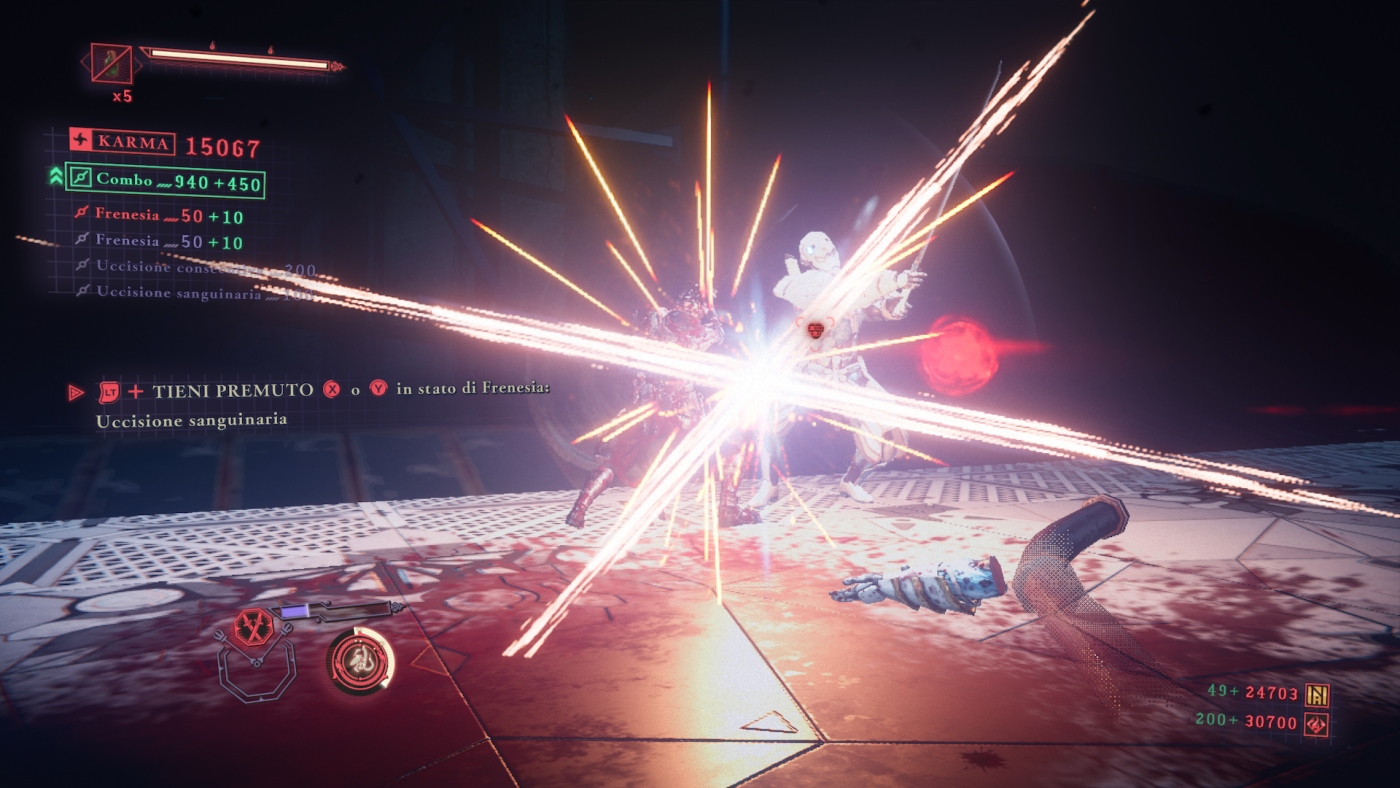Click the red currency icon beside 30700
Screen dimensions: 1400x788
pos(1317,723)
